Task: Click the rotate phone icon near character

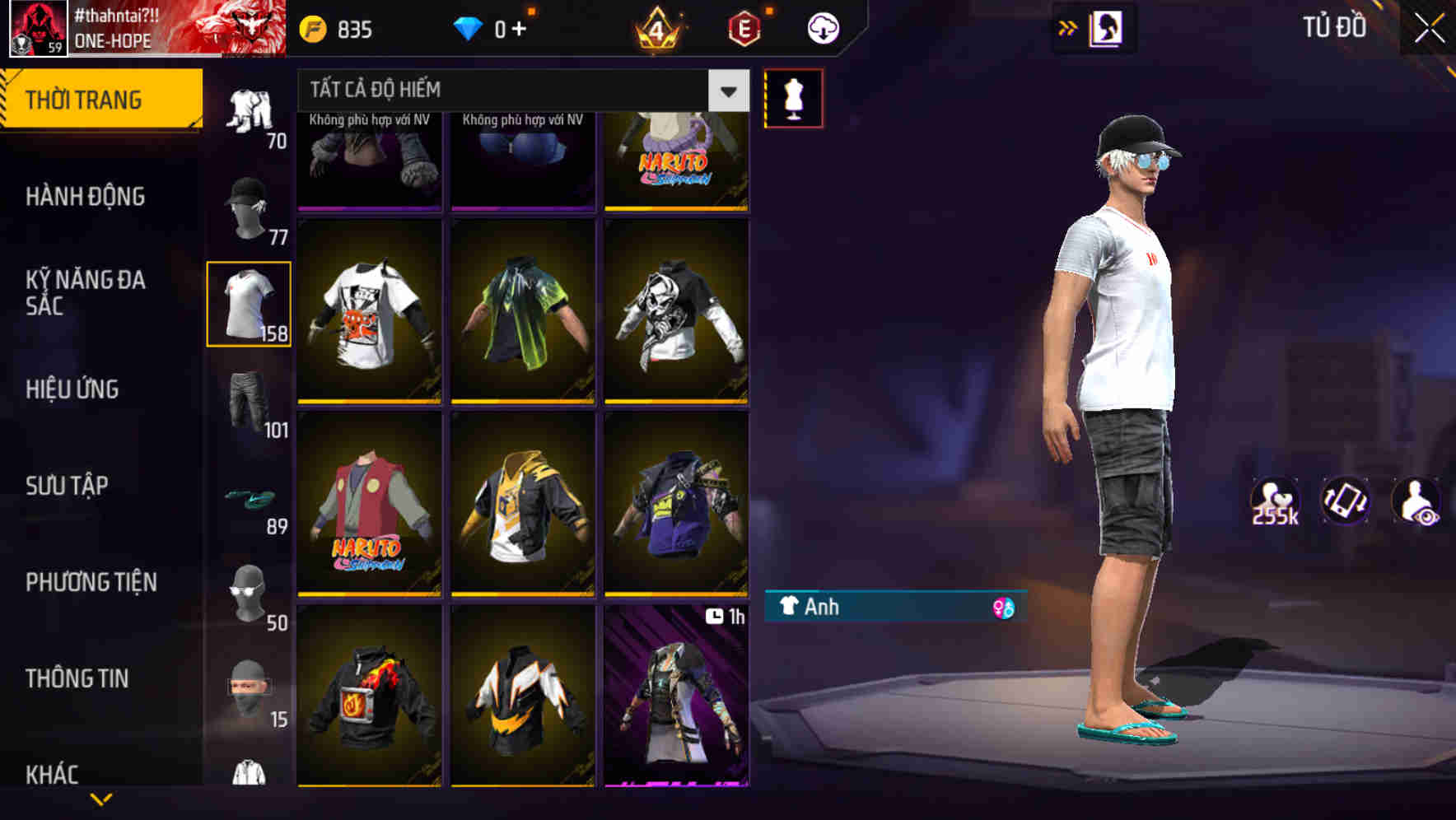Action: [1344, 501]
